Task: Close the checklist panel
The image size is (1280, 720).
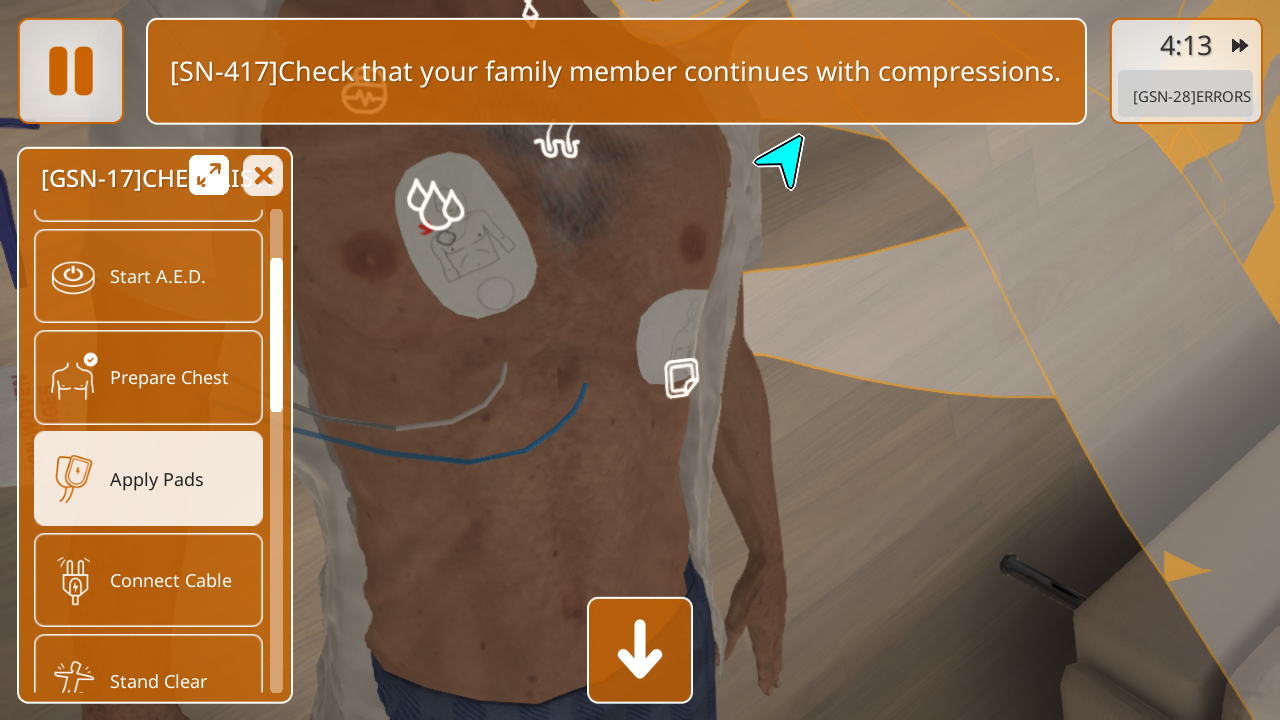Action: tap(263, 175)
